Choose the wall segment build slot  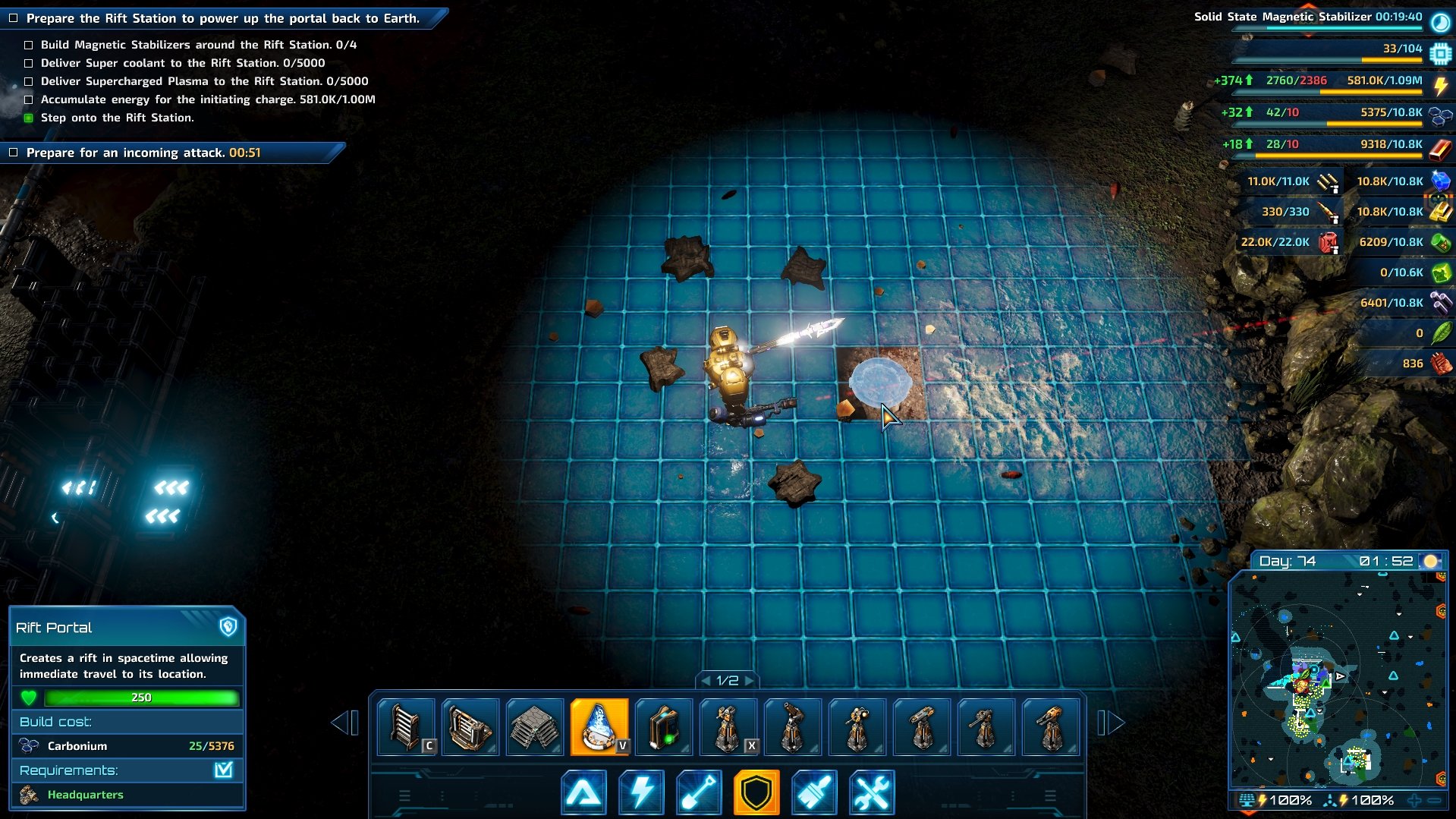click(406, 726)
